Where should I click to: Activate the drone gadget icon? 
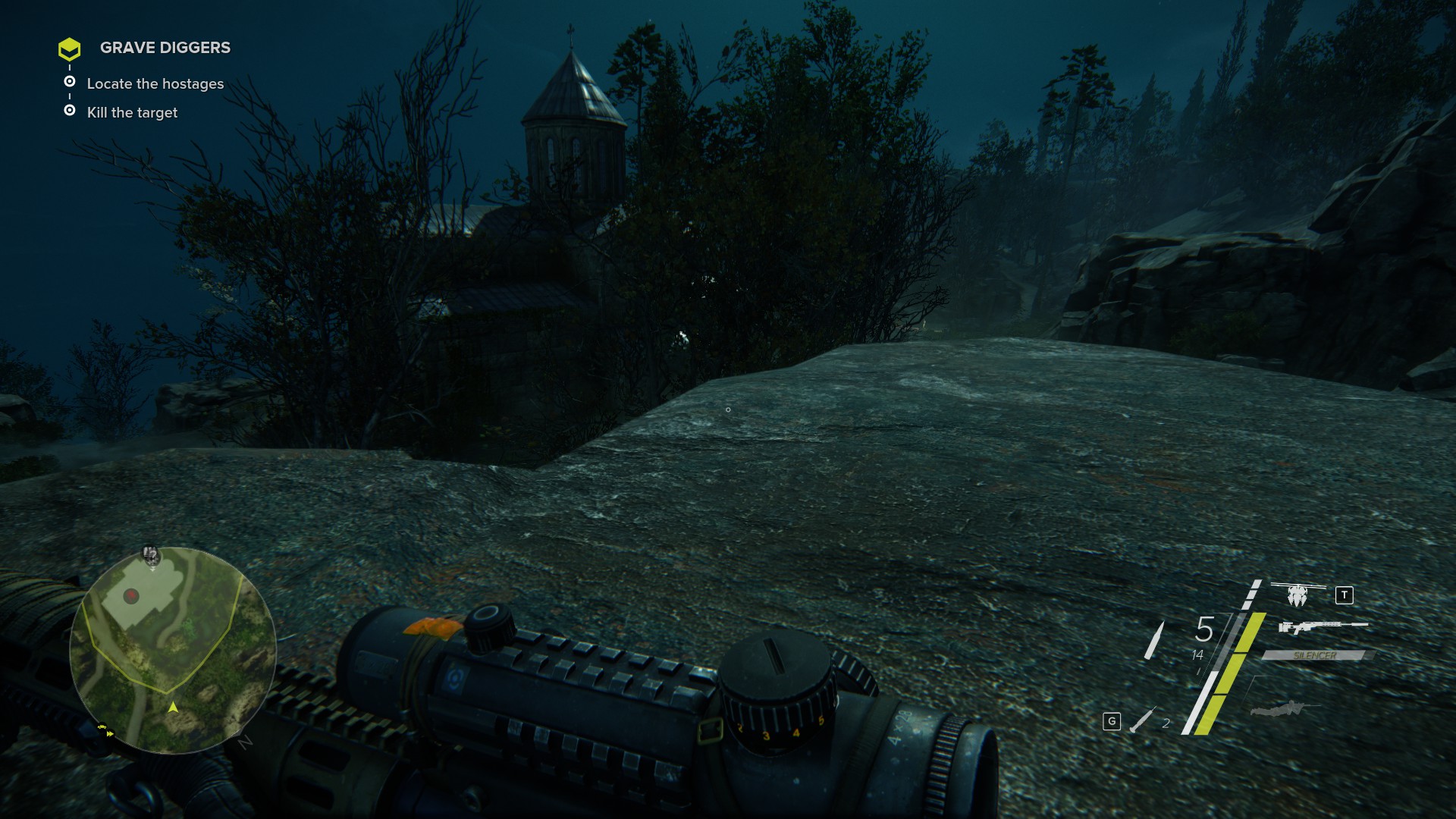point(1298,595)
